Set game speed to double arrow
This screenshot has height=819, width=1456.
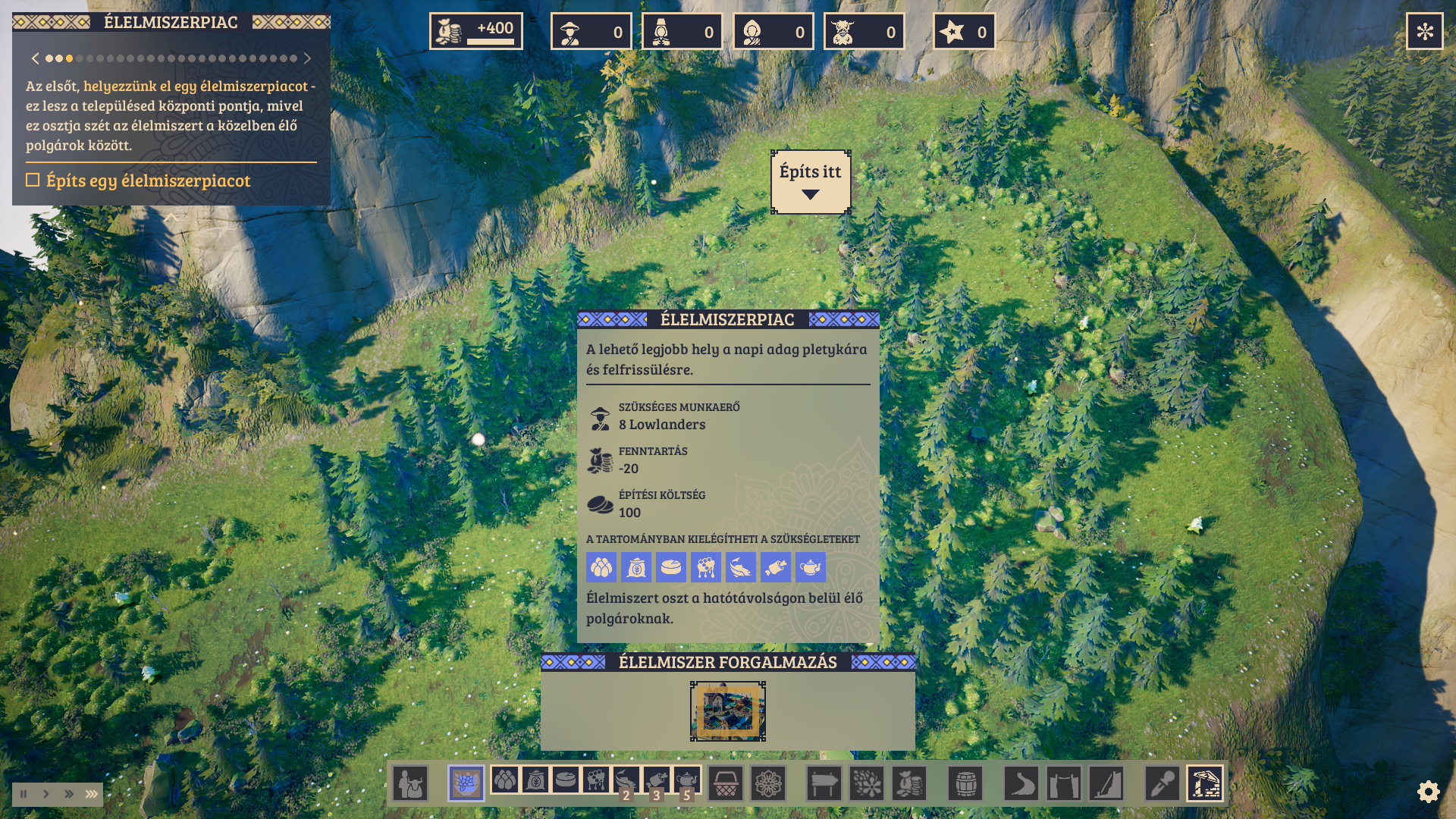pos(69,794)
